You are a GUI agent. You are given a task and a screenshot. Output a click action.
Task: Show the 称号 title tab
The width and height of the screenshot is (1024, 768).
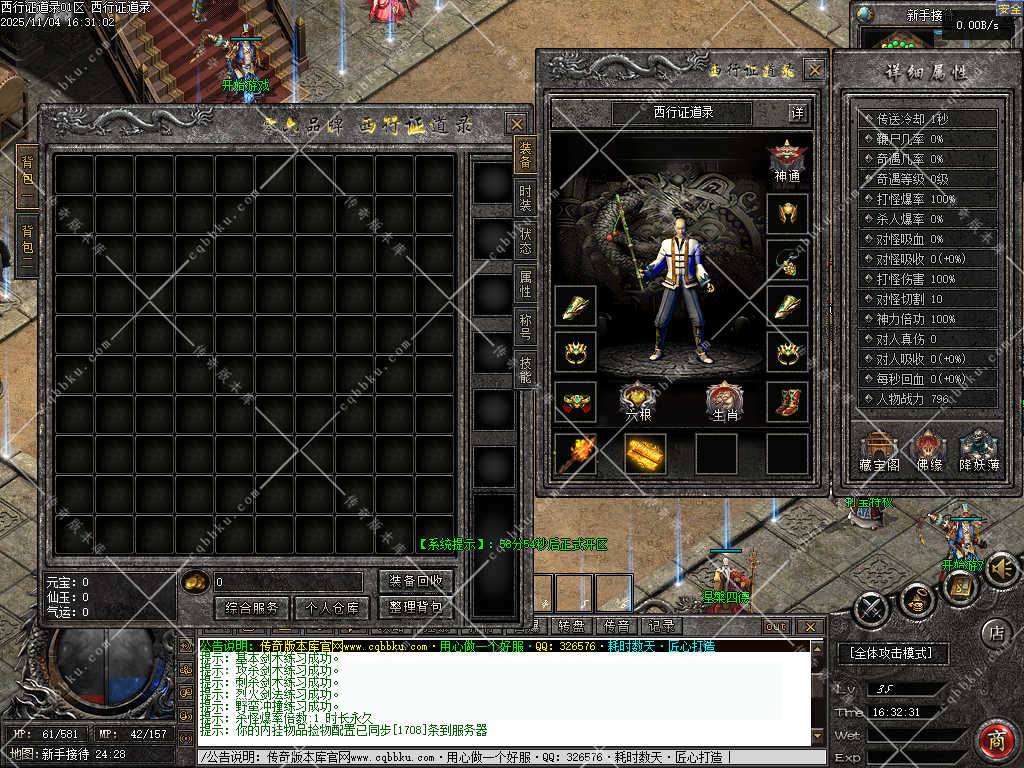(x=525, y=327)
